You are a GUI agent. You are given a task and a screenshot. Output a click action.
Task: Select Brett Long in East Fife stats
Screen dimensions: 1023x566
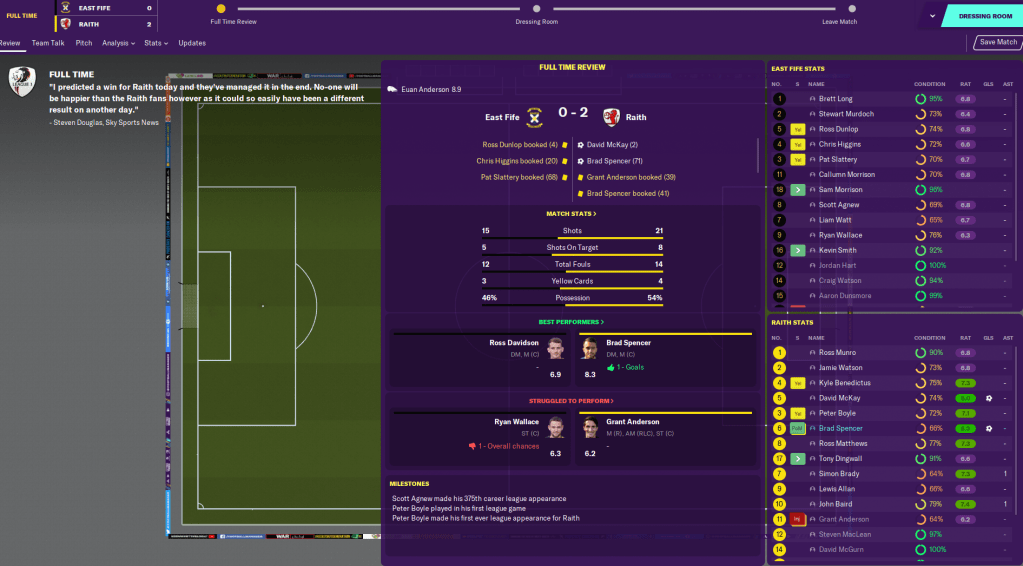click(835, 99)
